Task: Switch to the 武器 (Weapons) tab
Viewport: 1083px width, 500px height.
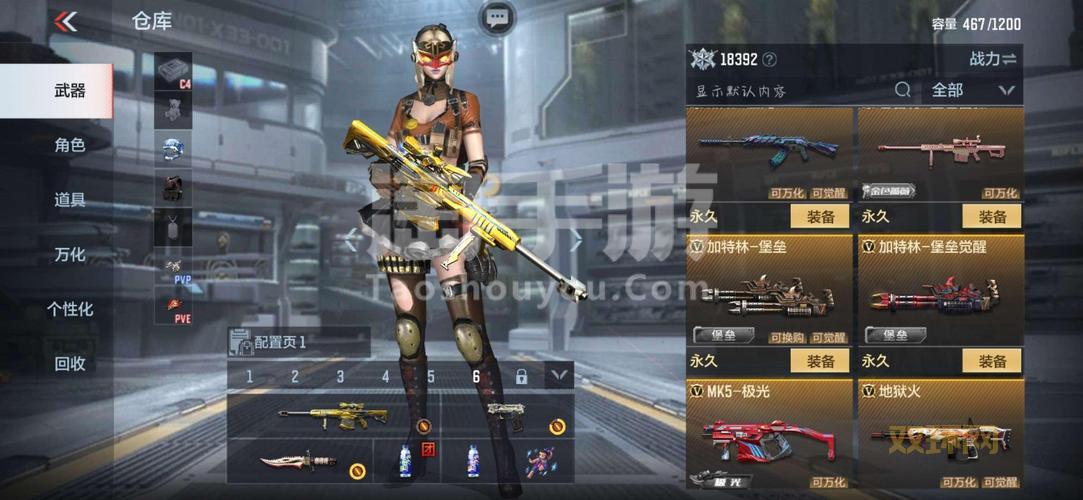Action: pyautogui.click(x=69, y=90)
